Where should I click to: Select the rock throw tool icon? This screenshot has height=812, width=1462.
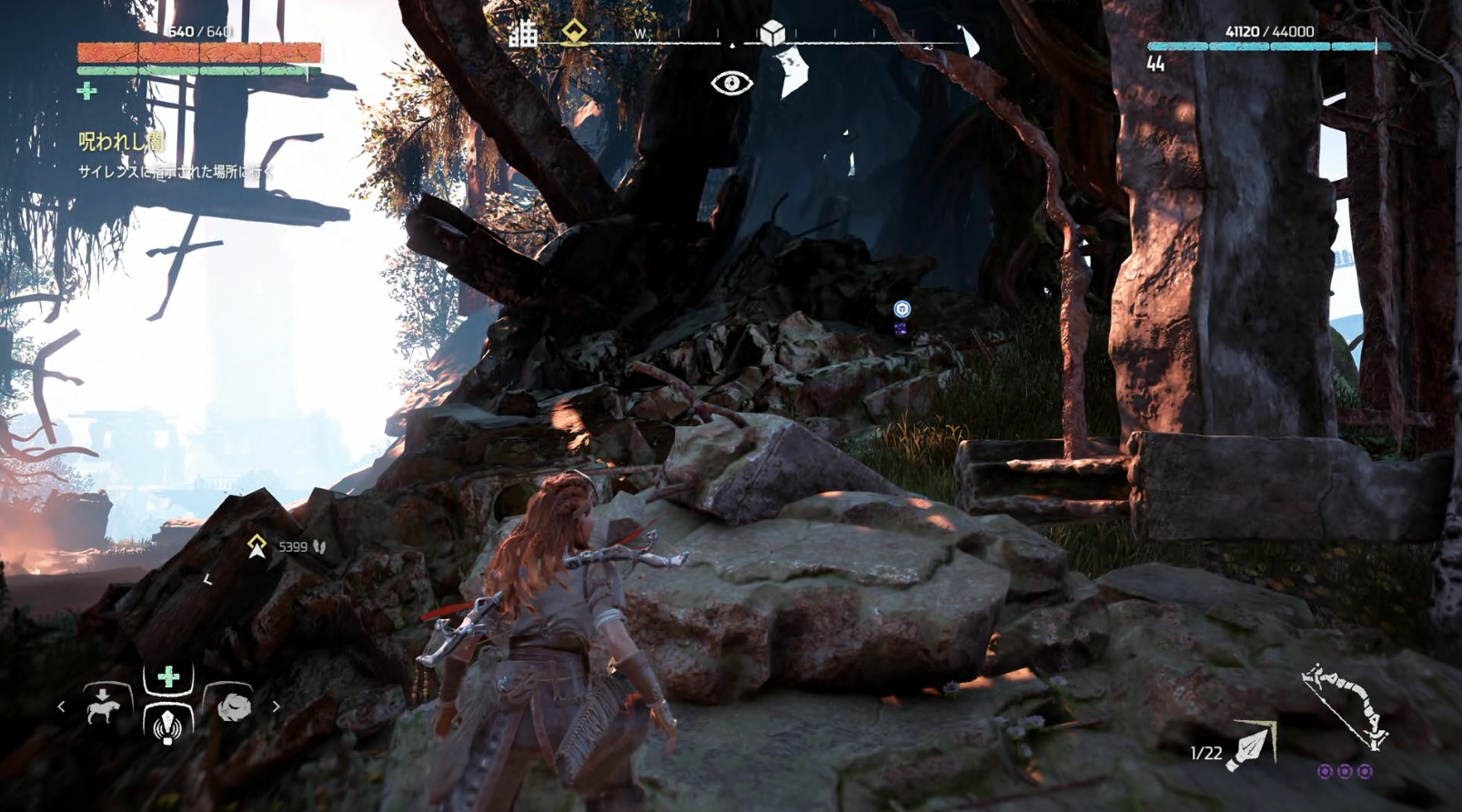[x=233, y=707]
